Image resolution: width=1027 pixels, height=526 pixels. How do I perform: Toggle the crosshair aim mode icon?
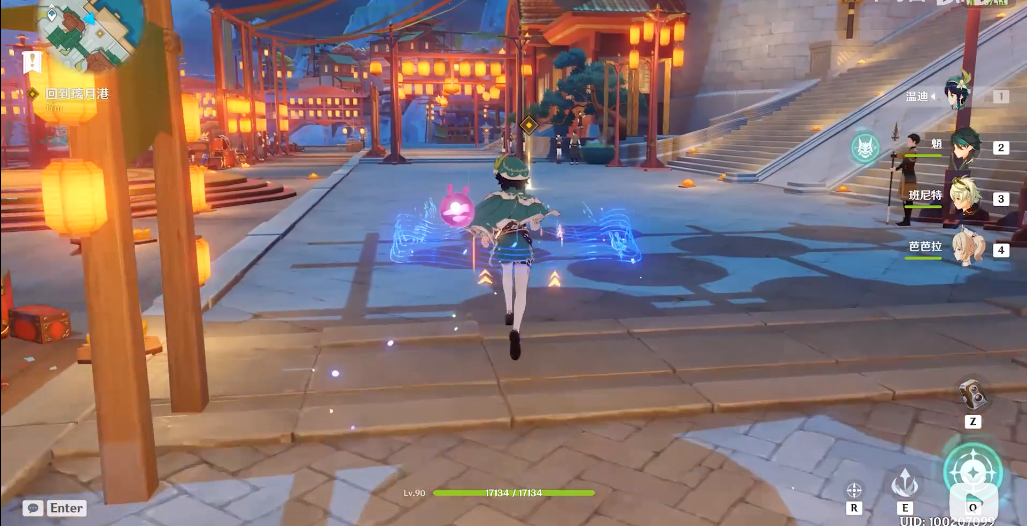tap(853, 490)
